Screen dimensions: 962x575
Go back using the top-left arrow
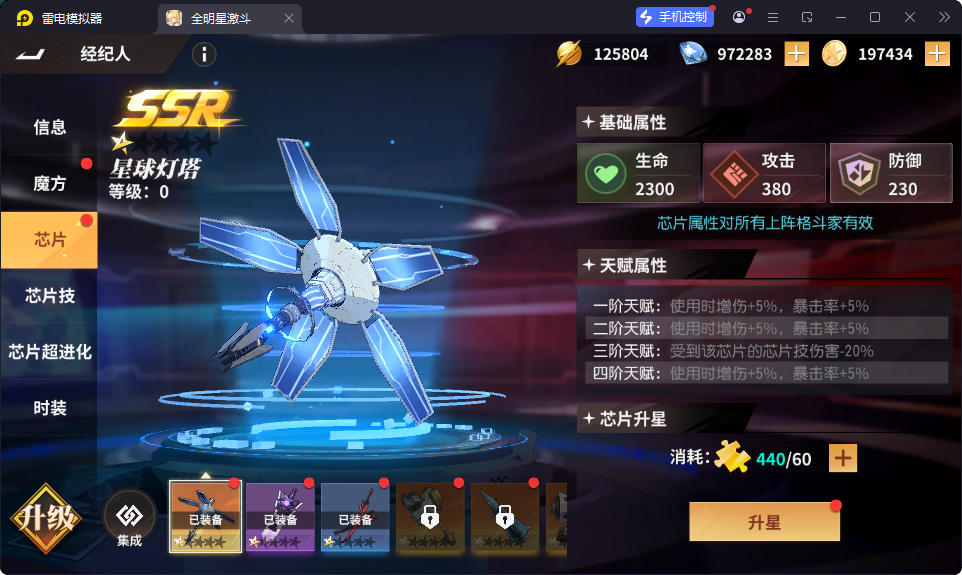[x=31, y=54]
